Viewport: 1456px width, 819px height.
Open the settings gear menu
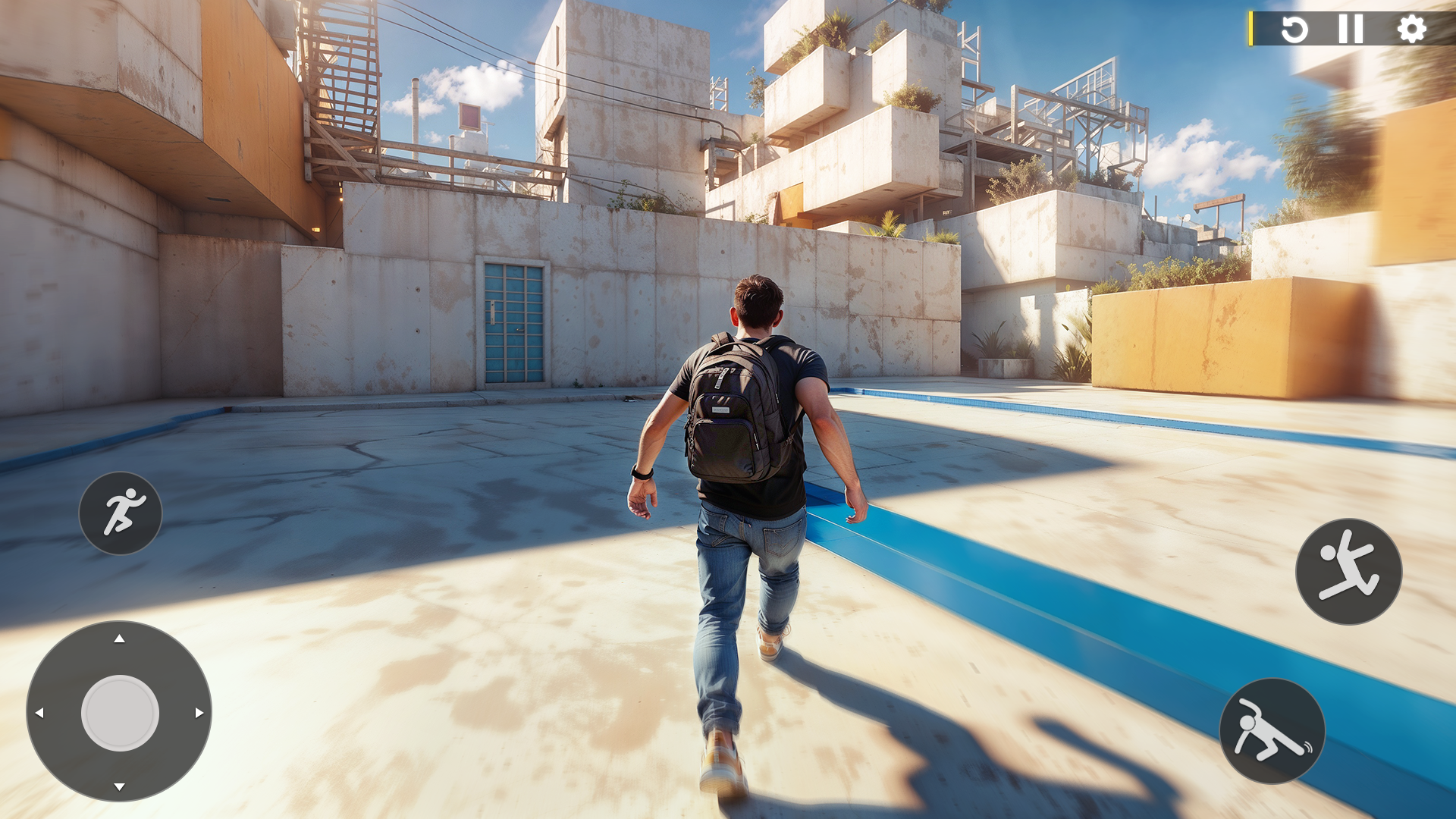click(x=1410, y=30)
